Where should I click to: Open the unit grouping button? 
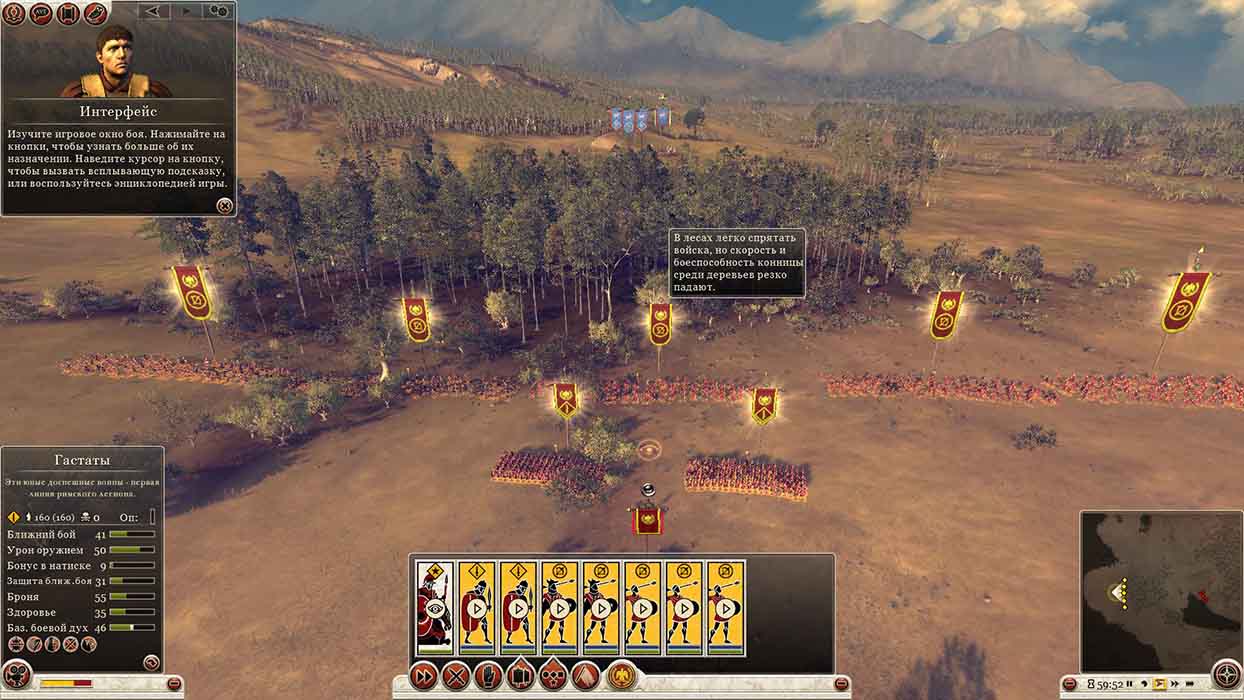click(x=520, y=676)
